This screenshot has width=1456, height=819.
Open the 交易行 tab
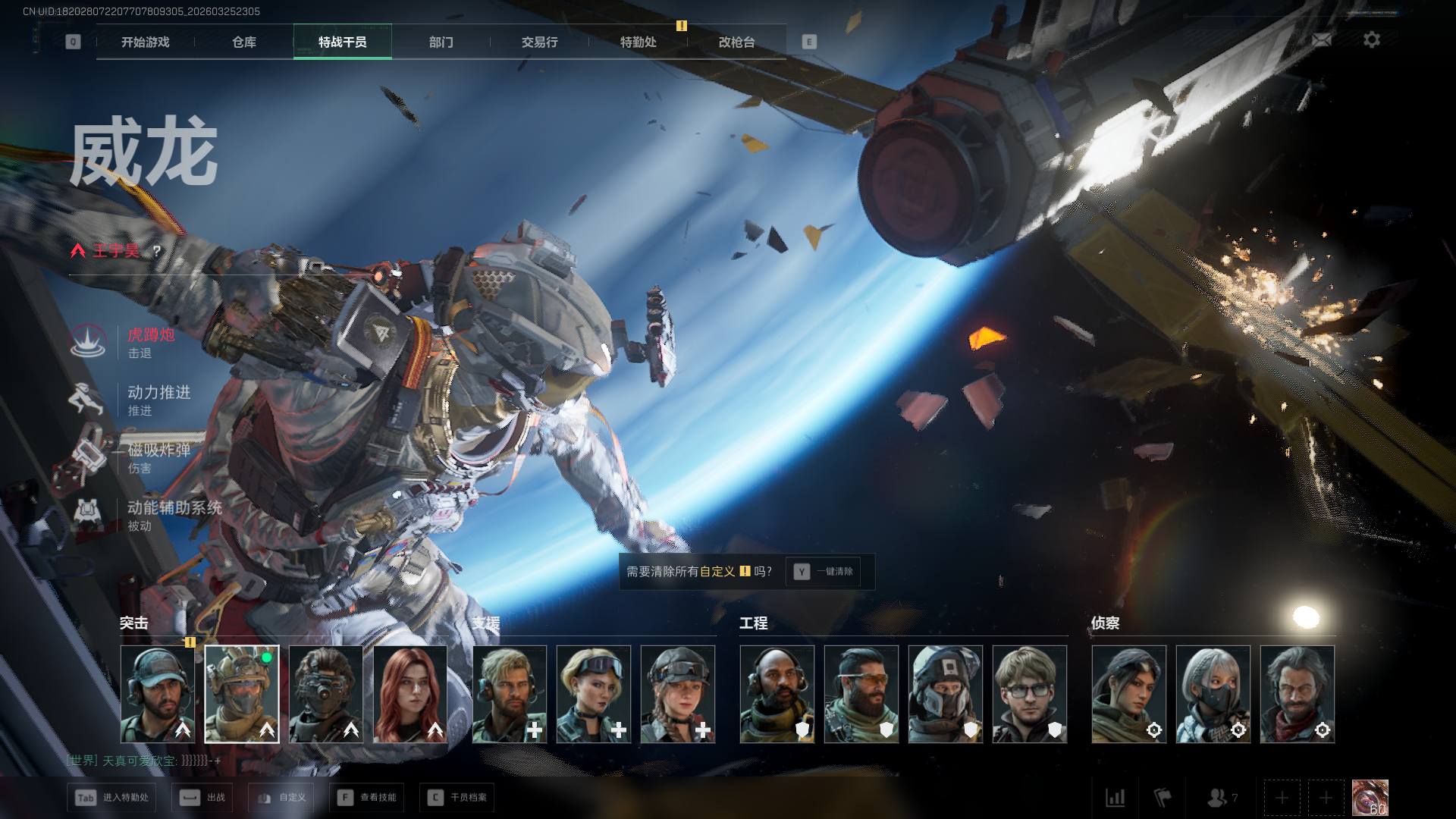[x=540, y=42]
